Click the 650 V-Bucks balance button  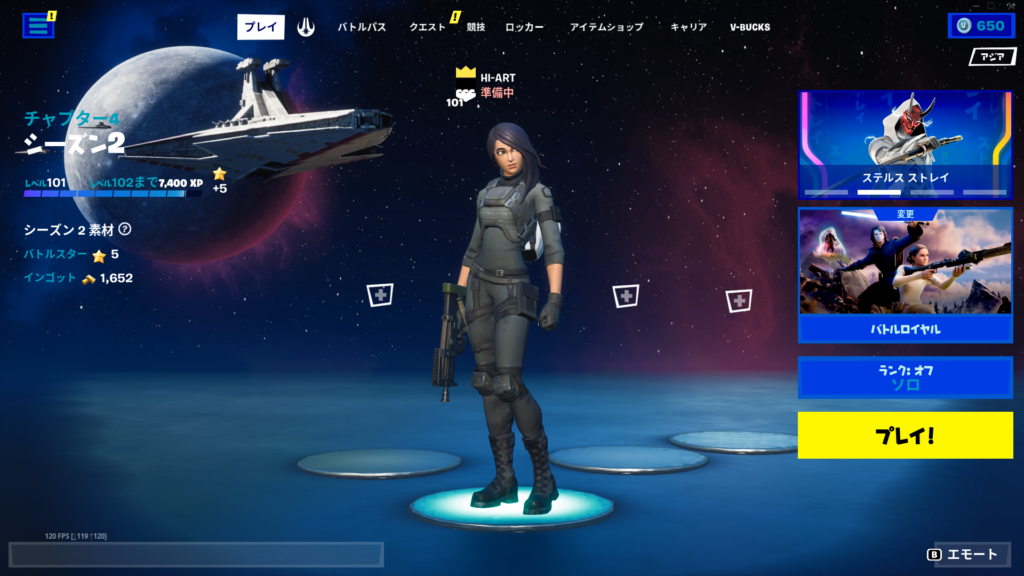(980, 26)
